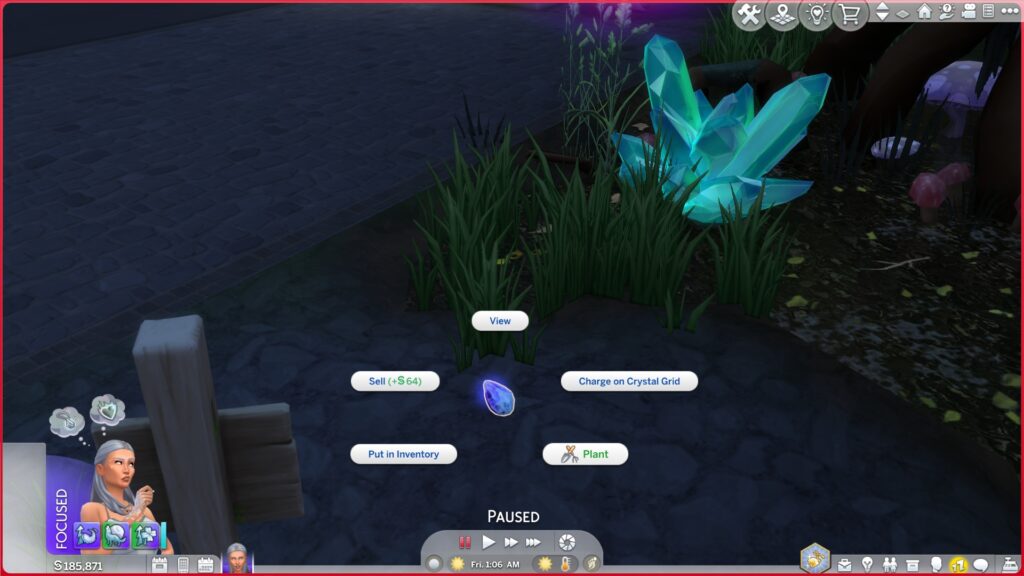Click the house icon in the top bar
Image resolution: width=1024 pixels, height=576 pixels.
(x=924, y=12)
